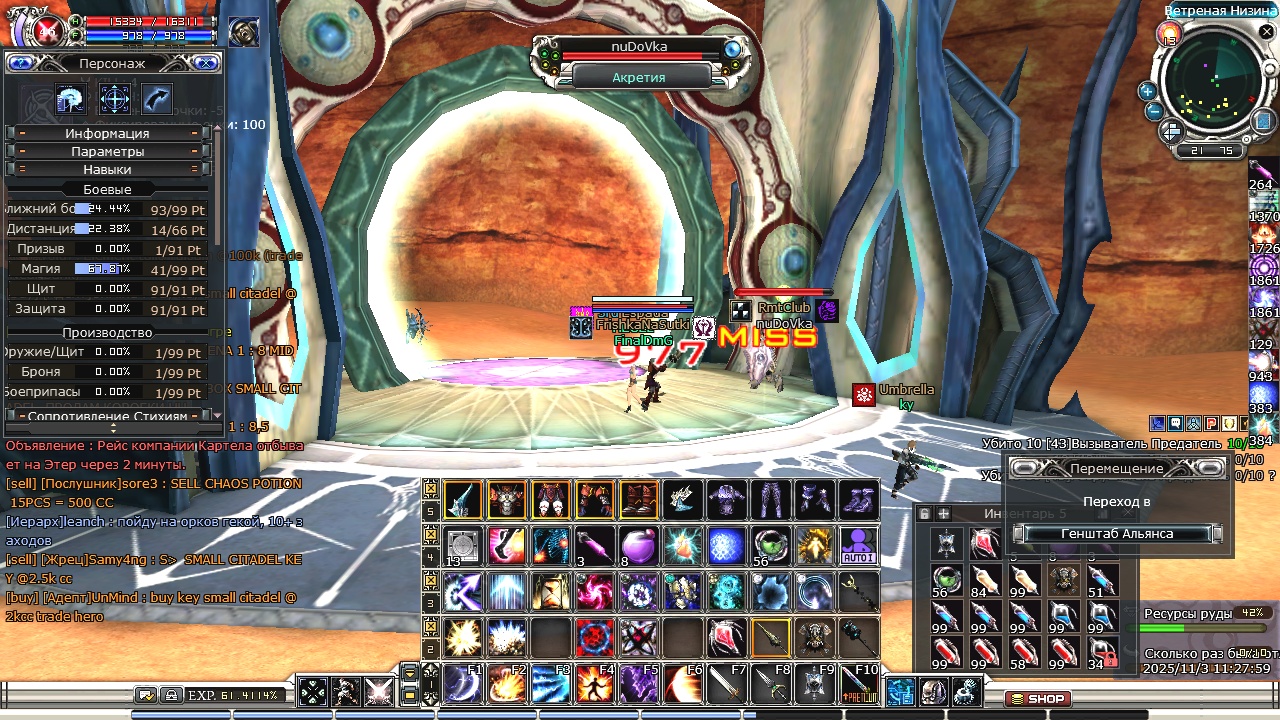Expand the Параметры section
This screenshot has width=1280, height=720.
(x=108, y=152)
